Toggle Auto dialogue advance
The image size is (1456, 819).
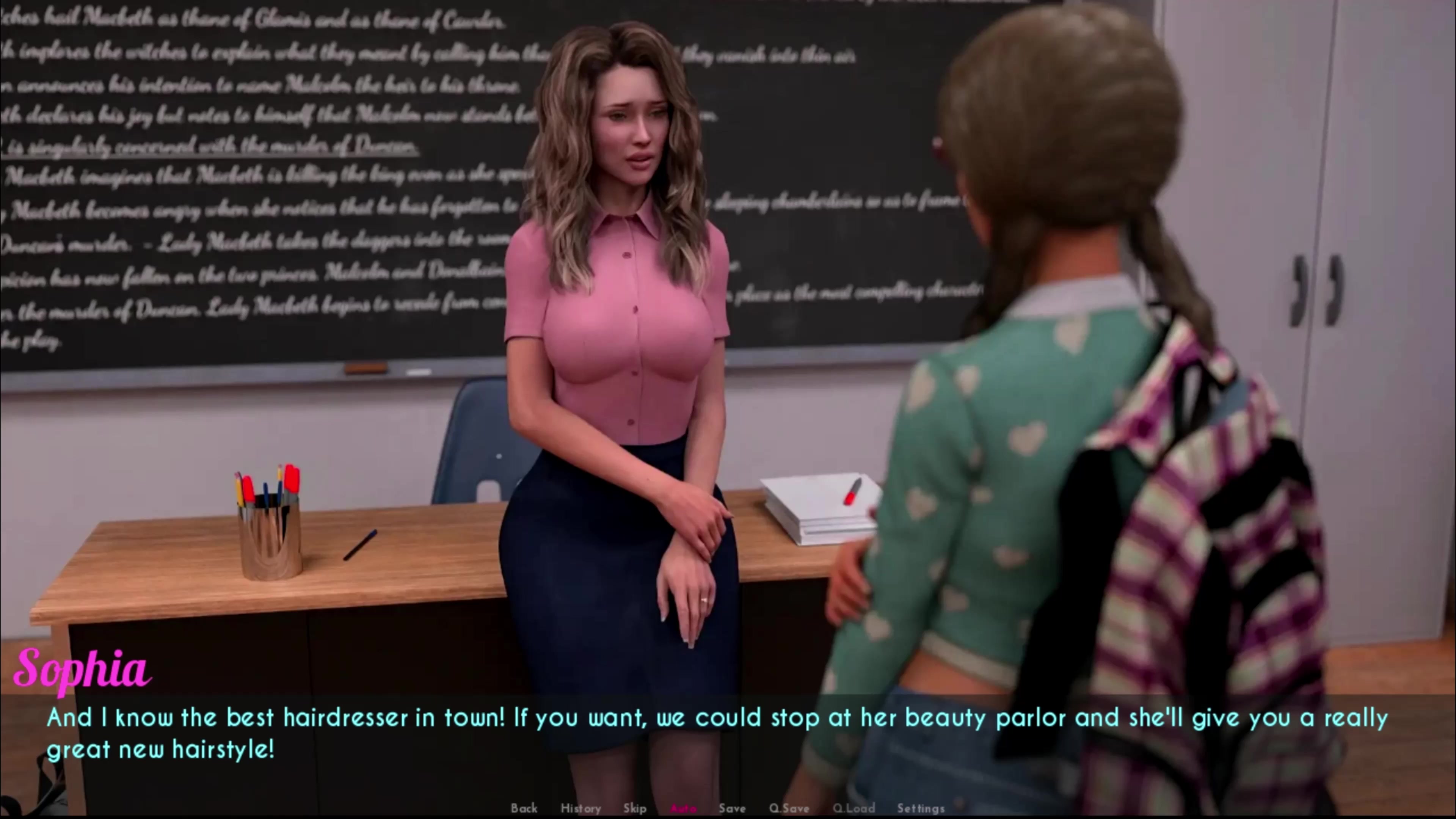pyautogui.click(x=683, y=808)
